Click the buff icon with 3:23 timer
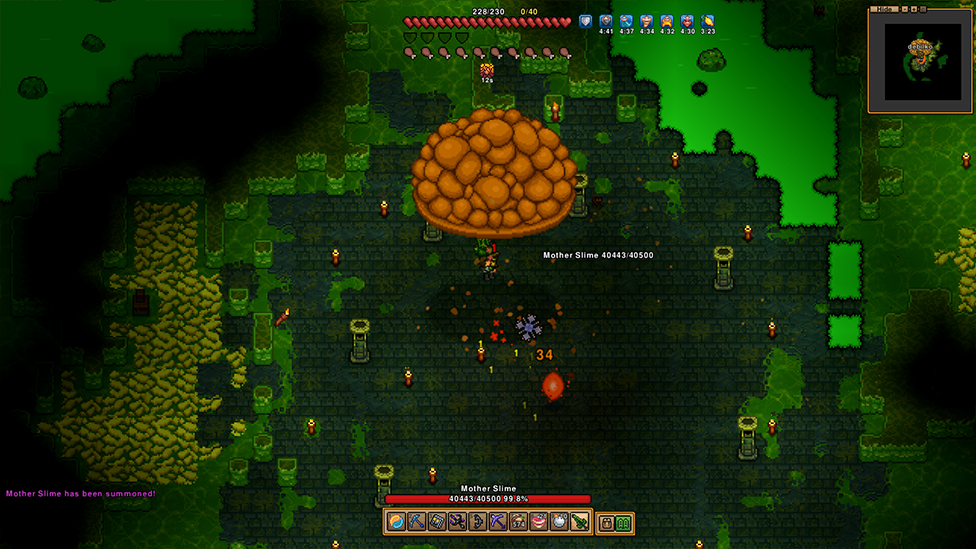This screenshot has height=549, width=976. point(708,21)
